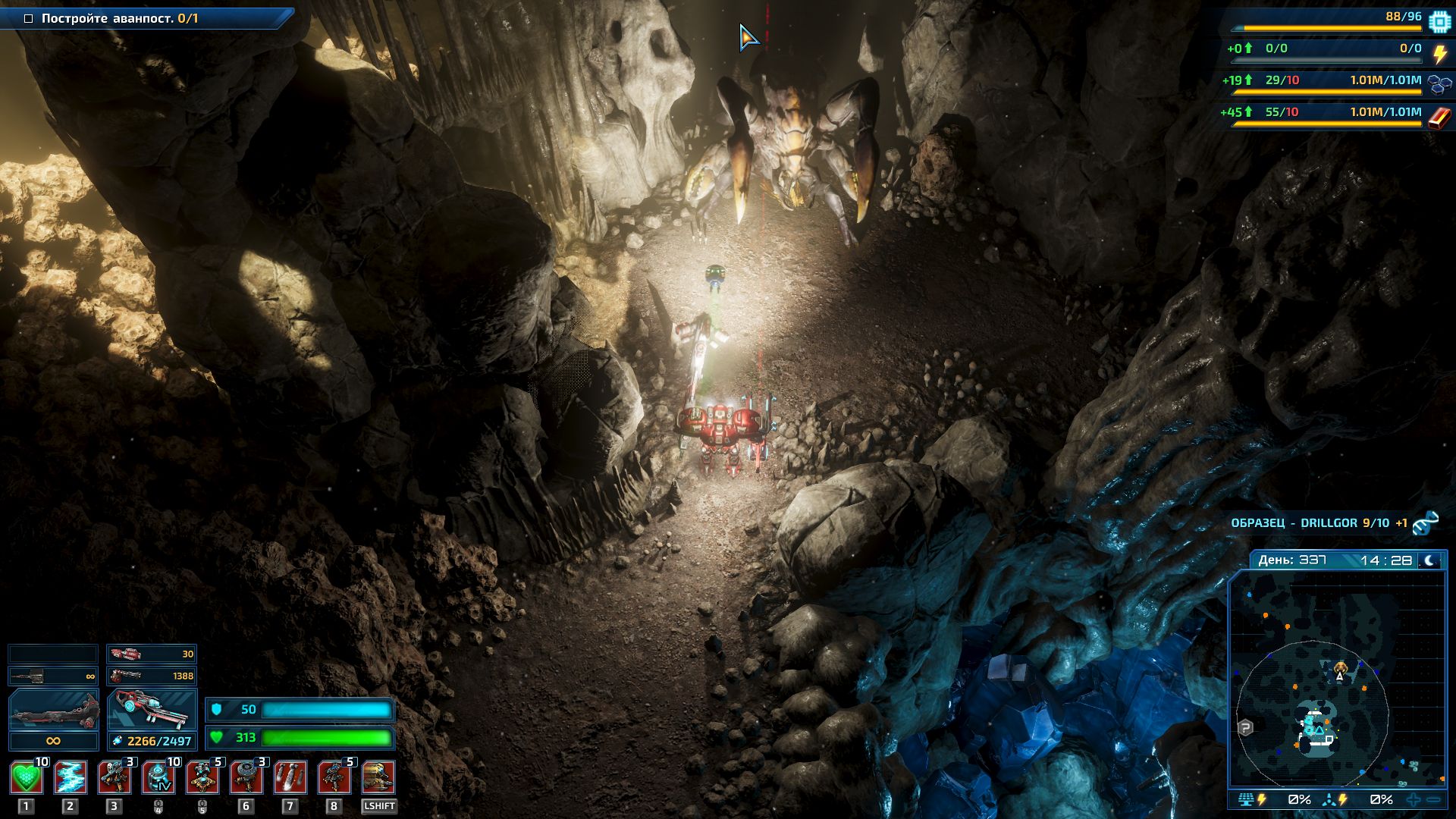1456x819 pixels.
Task: Choose the drone turret with count 5
Action: [x=202, y=778]
